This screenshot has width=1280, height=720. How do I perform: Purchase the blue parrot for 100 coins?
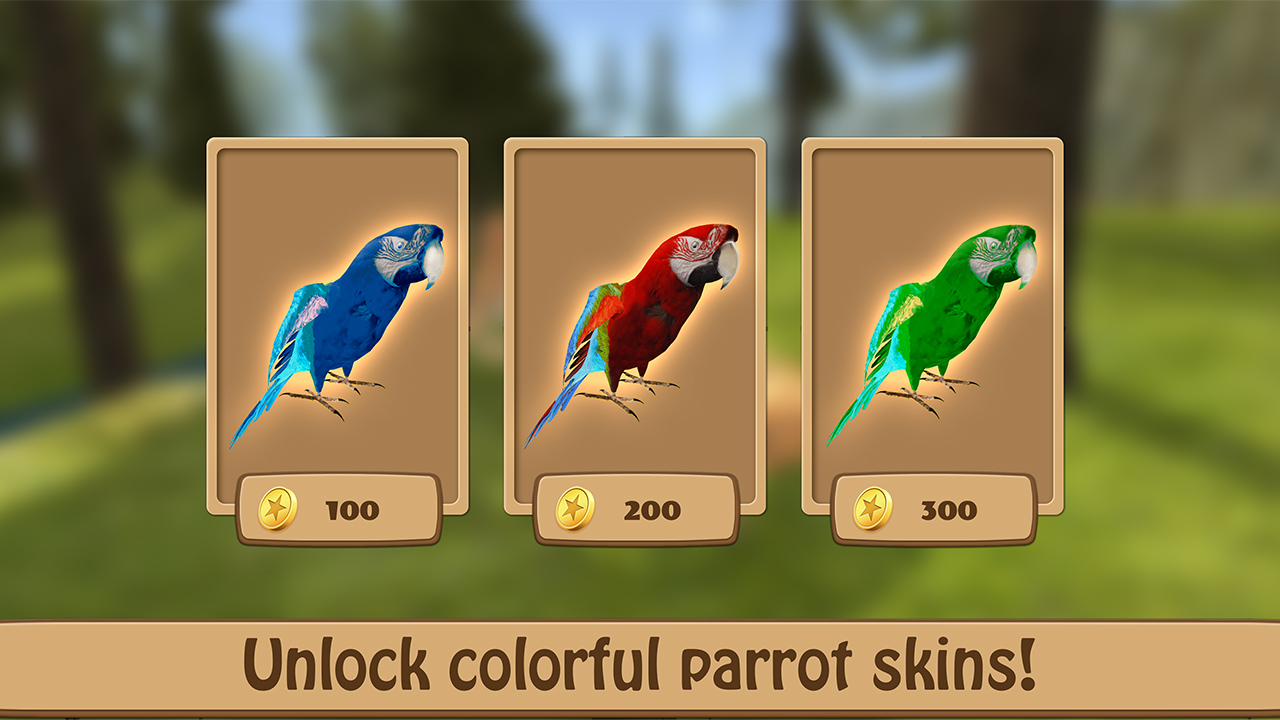(340, 510)
